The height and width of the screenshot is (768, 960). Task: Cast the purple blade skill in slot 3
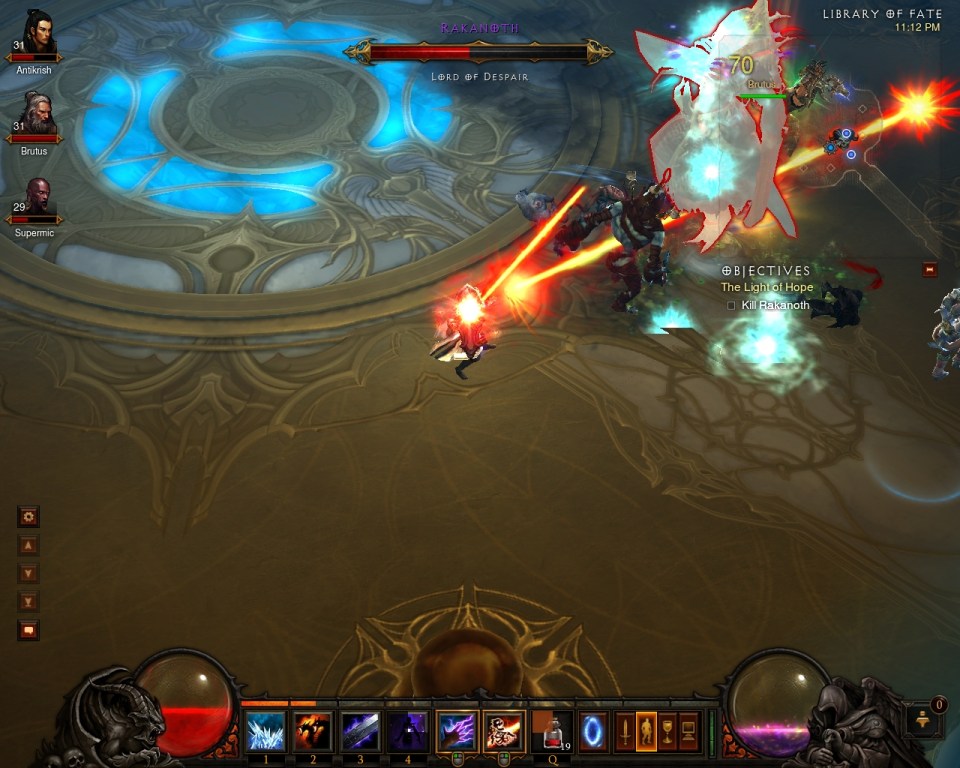(360, 731)
